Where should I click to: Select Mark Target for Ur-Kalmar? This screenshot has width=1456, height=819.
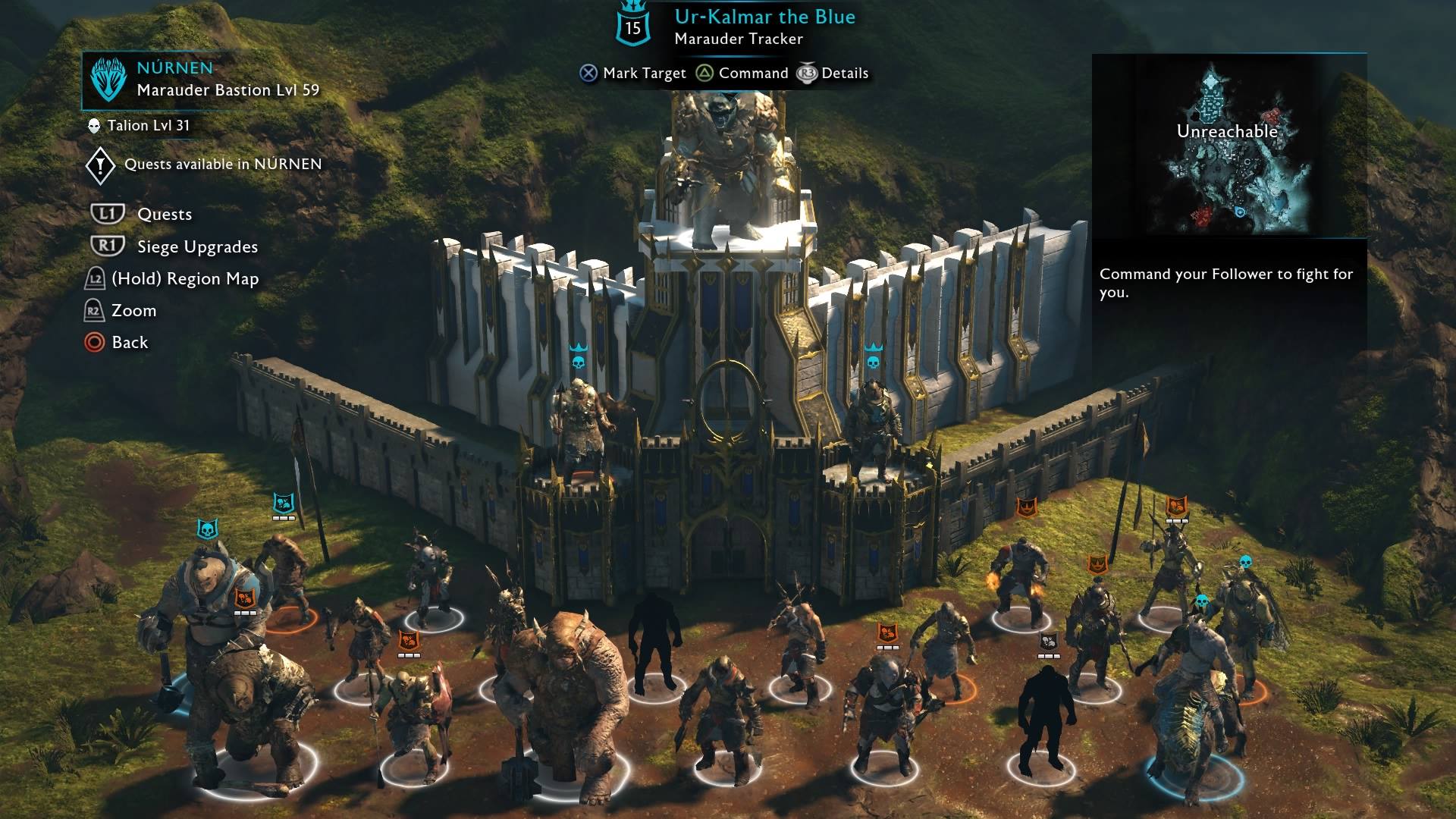coord(643,74)
